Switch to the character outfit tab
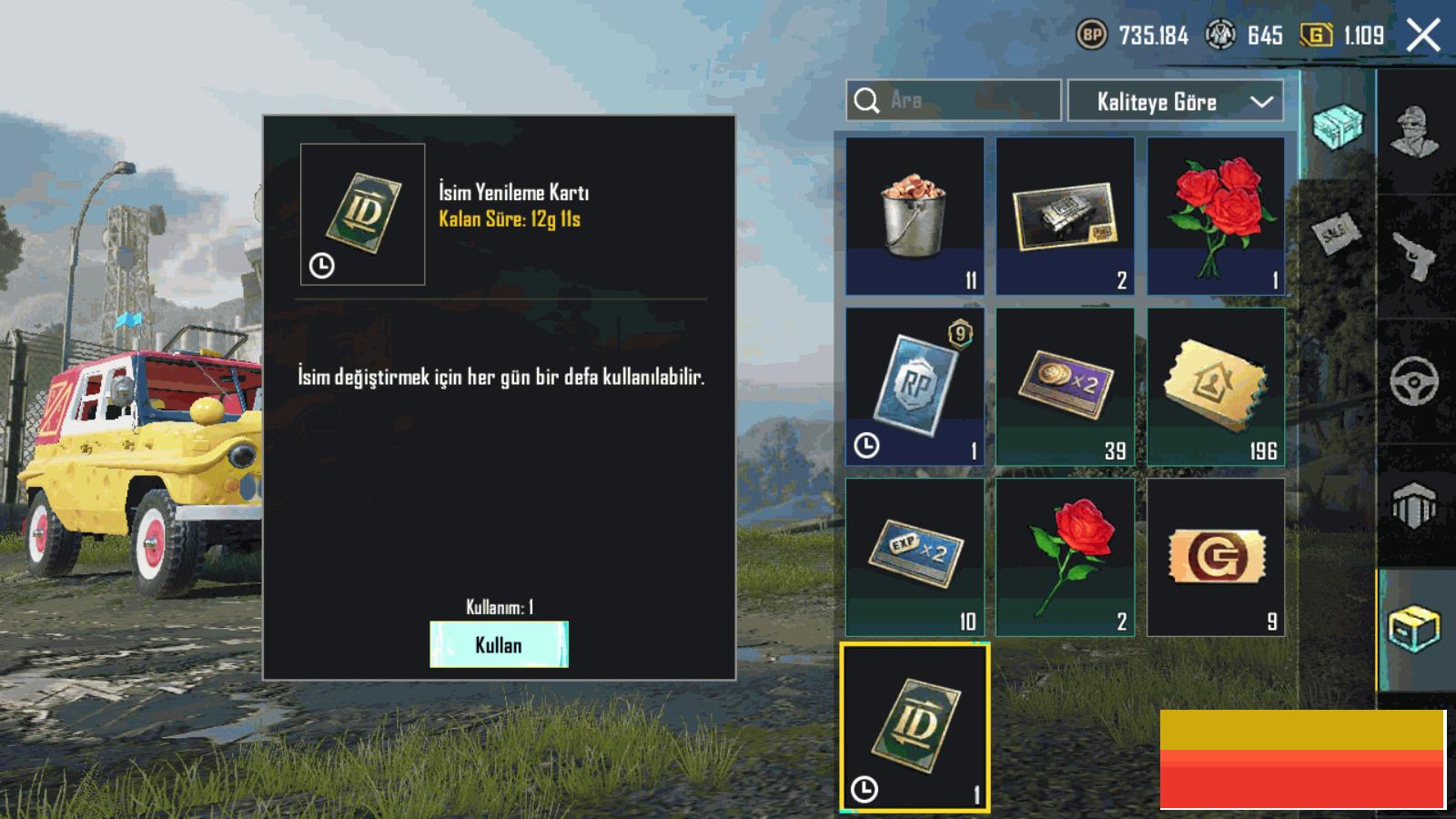Screen dimensions: 1456x819 coord(1416,133)
